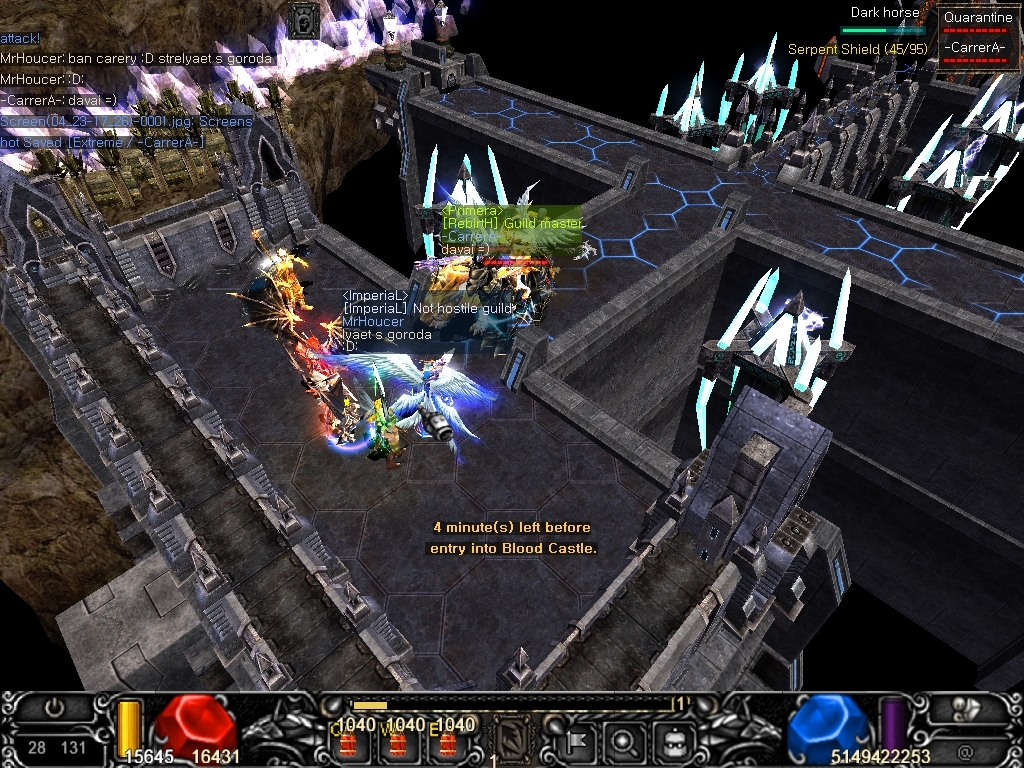Select the active skill slot

coord(514,739)
